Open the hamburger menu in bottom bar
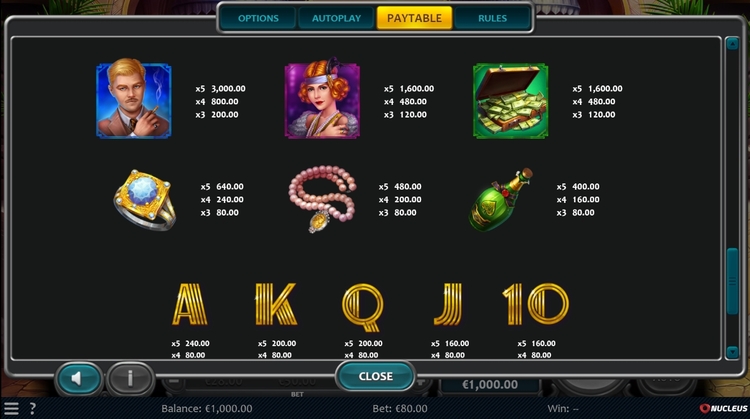The width and height of the screenshot is (750, 419). click(x=11, y=409)
